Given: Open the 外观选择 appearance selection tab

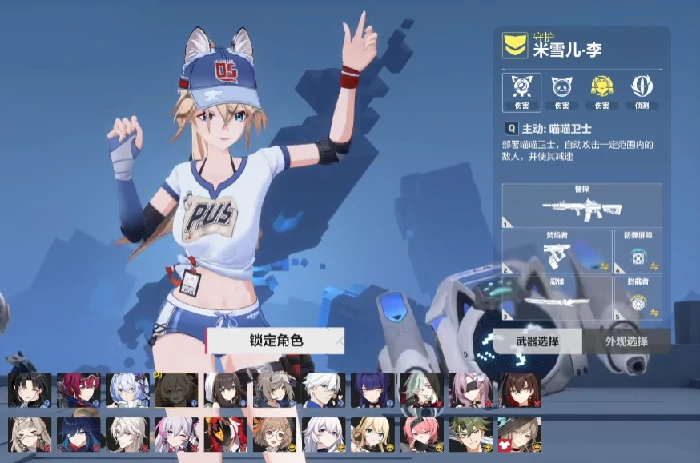Looking at the screenshot, I should pyautogui.click(x=626, y=341).
